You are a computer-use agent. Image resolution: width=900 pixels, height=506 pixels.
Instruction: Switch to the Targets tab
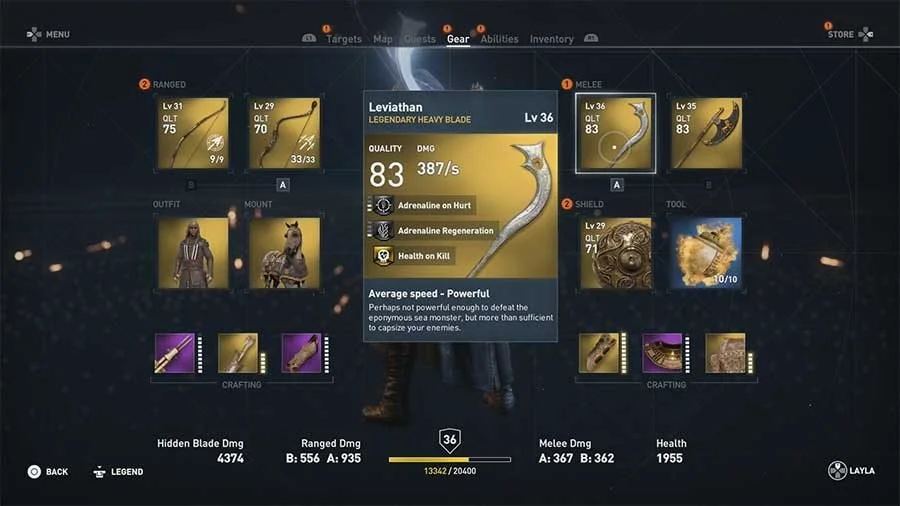343,39
